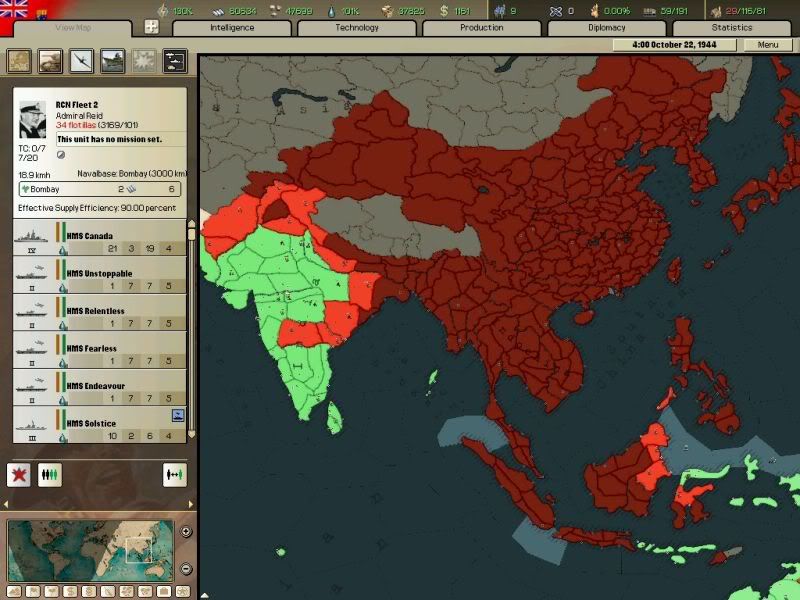Click the world minimap
Viewport: 800px width, 600px height.
(x=90, y=550)
